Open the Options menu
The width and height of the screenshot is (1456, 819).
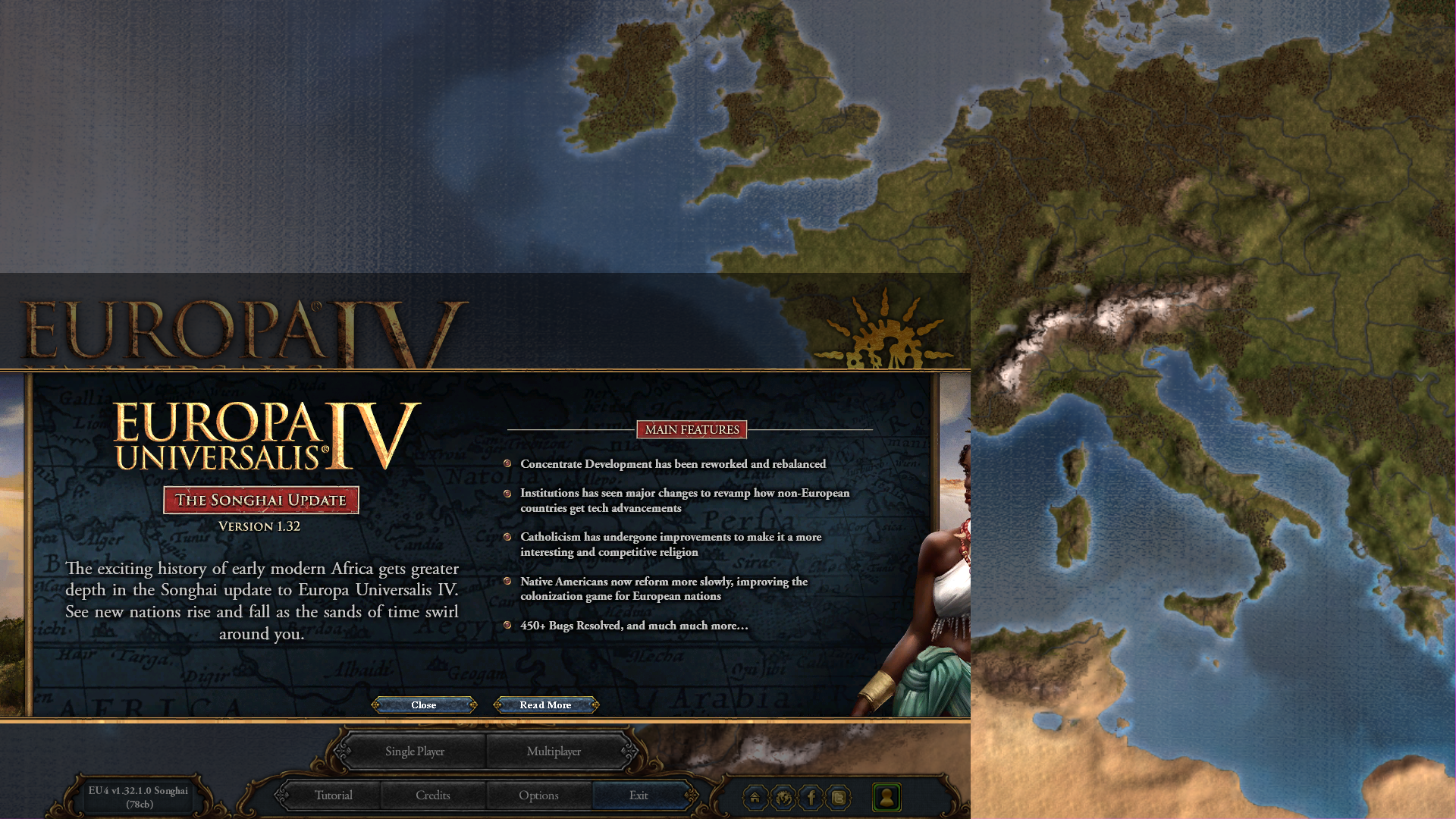click(538, 795)
